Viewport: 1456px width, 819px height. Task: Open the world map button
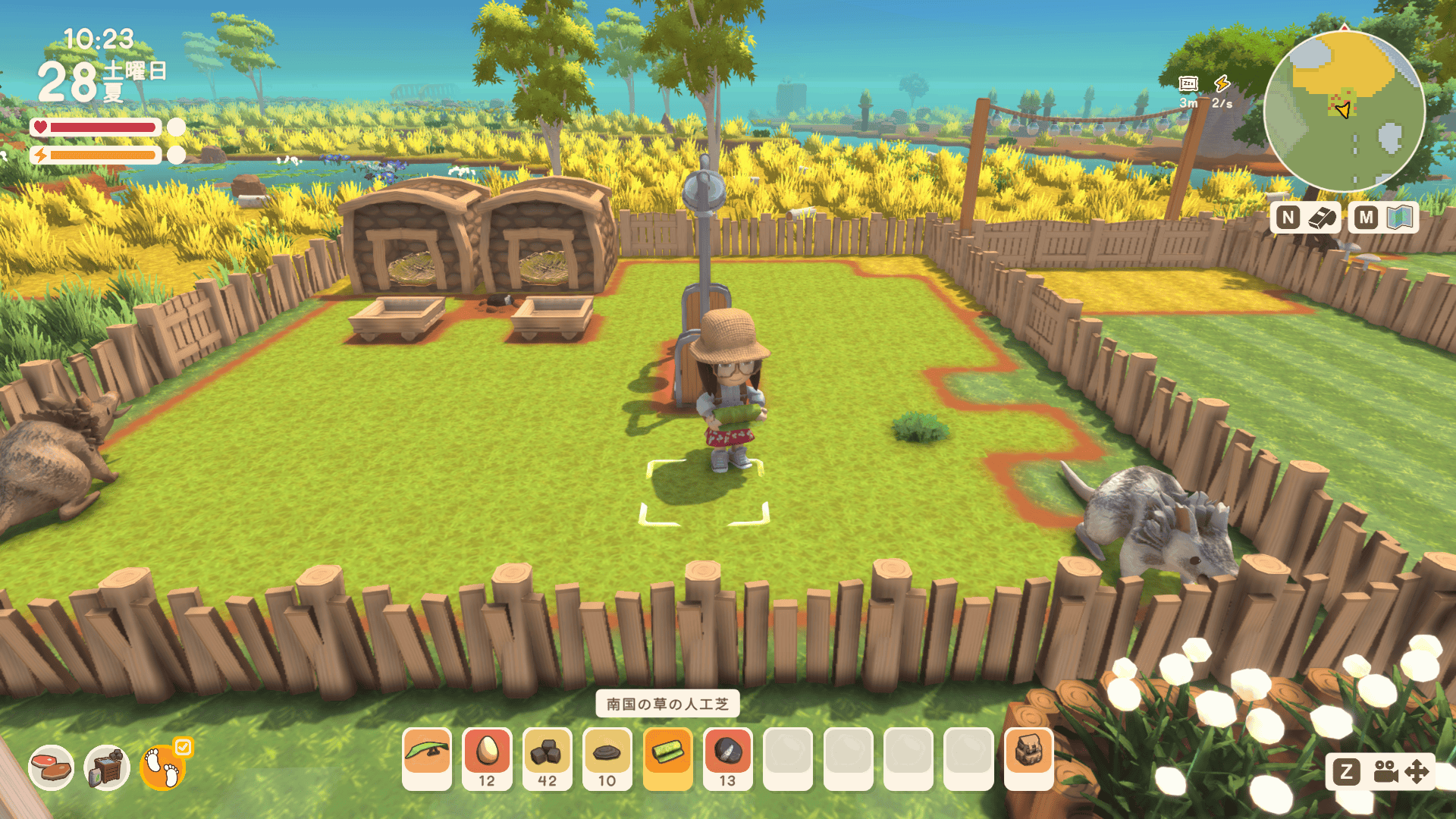pyautogui.click(x=1383, y=218)
